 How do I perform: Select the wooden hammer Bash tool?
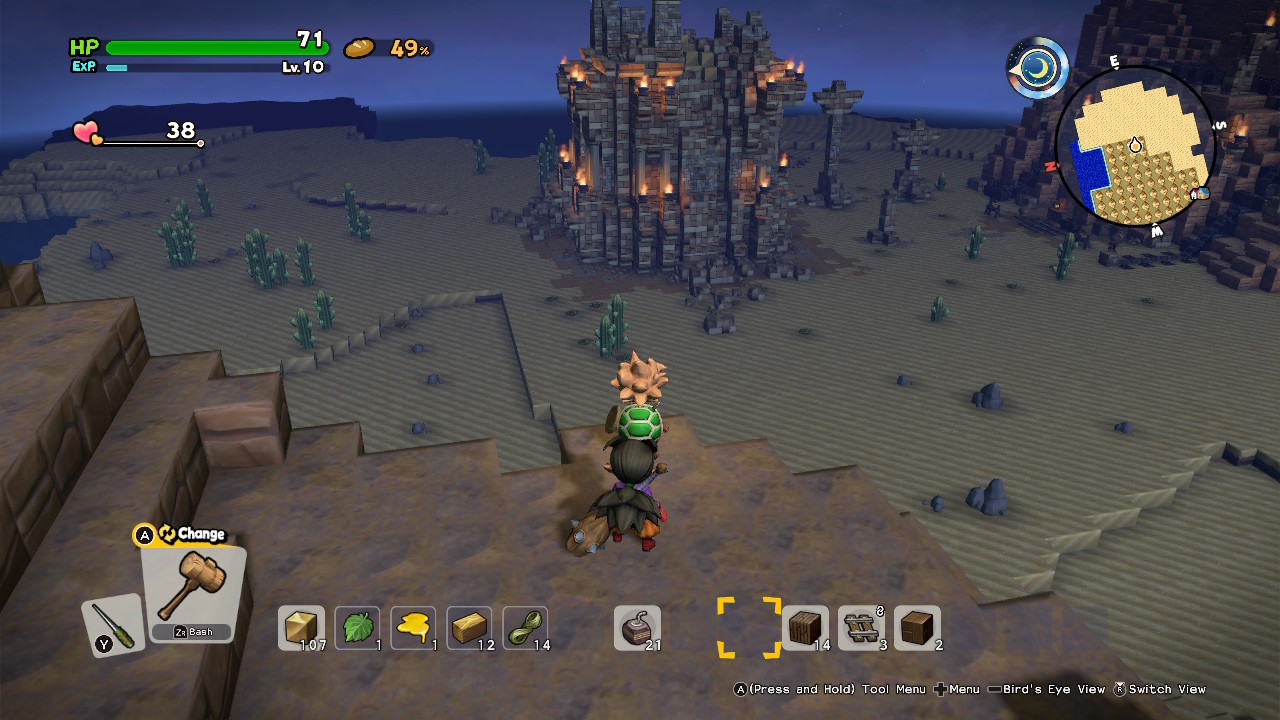click(192, 590)
